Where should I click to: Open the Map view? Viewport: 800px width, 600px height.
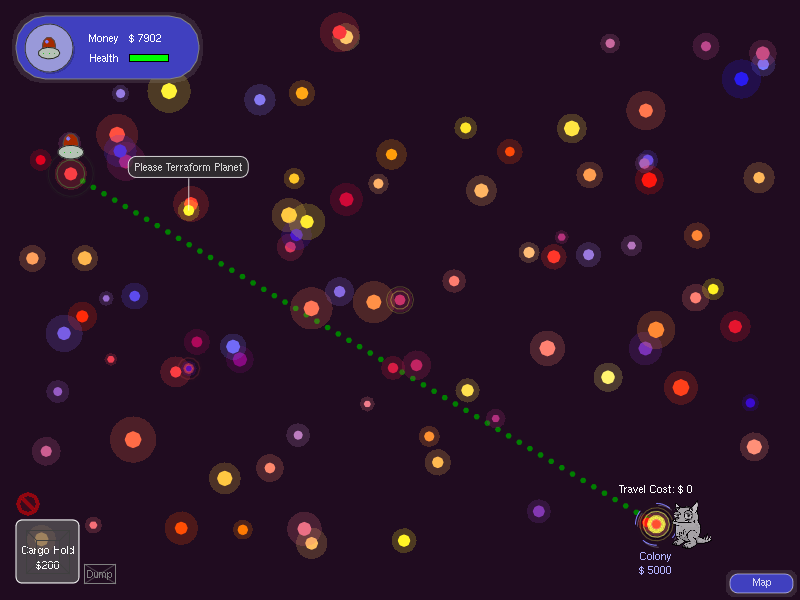761,582
